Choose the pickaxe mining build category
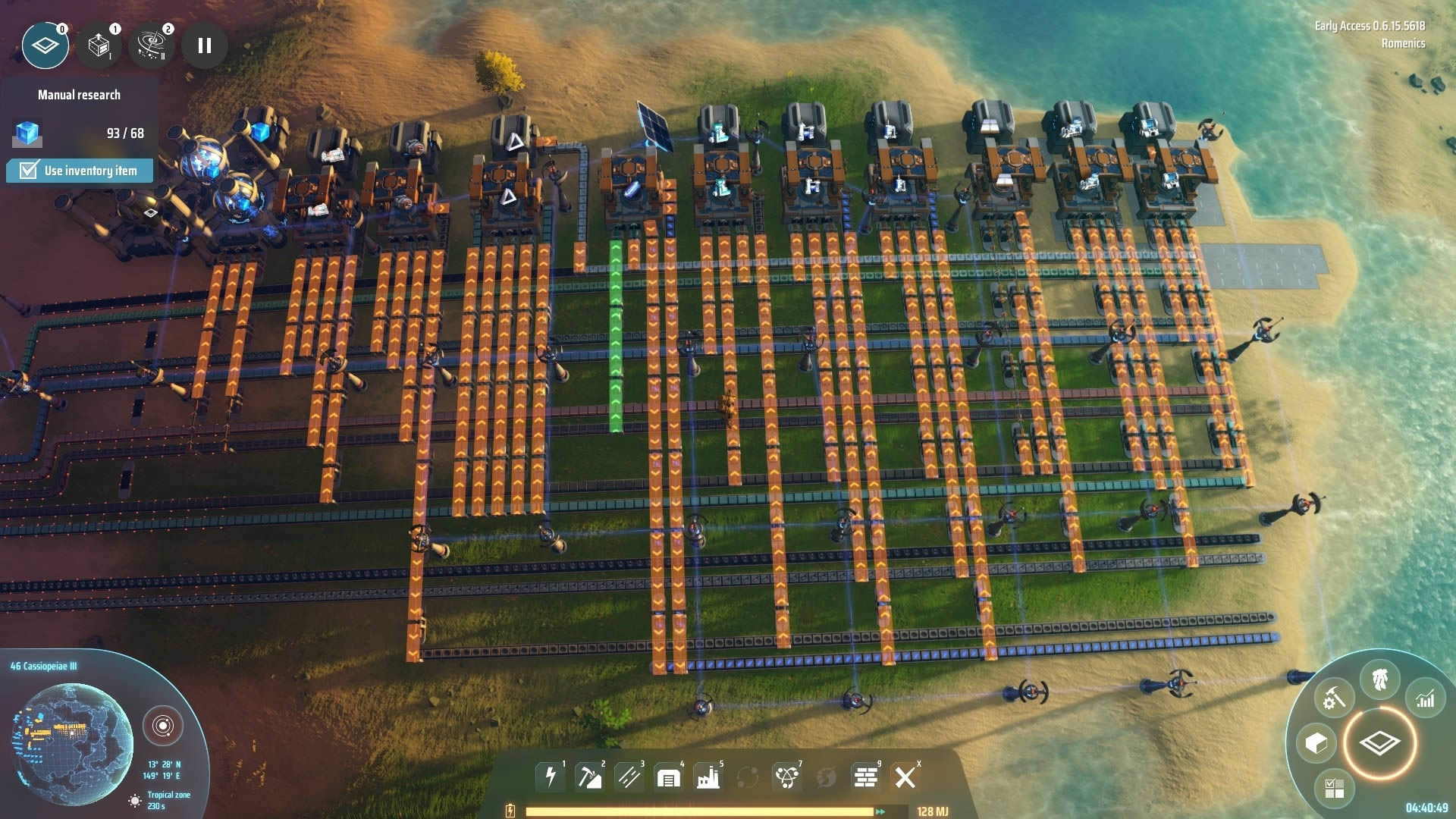This screenshot has width=1456, height=819. coord(589,777)
